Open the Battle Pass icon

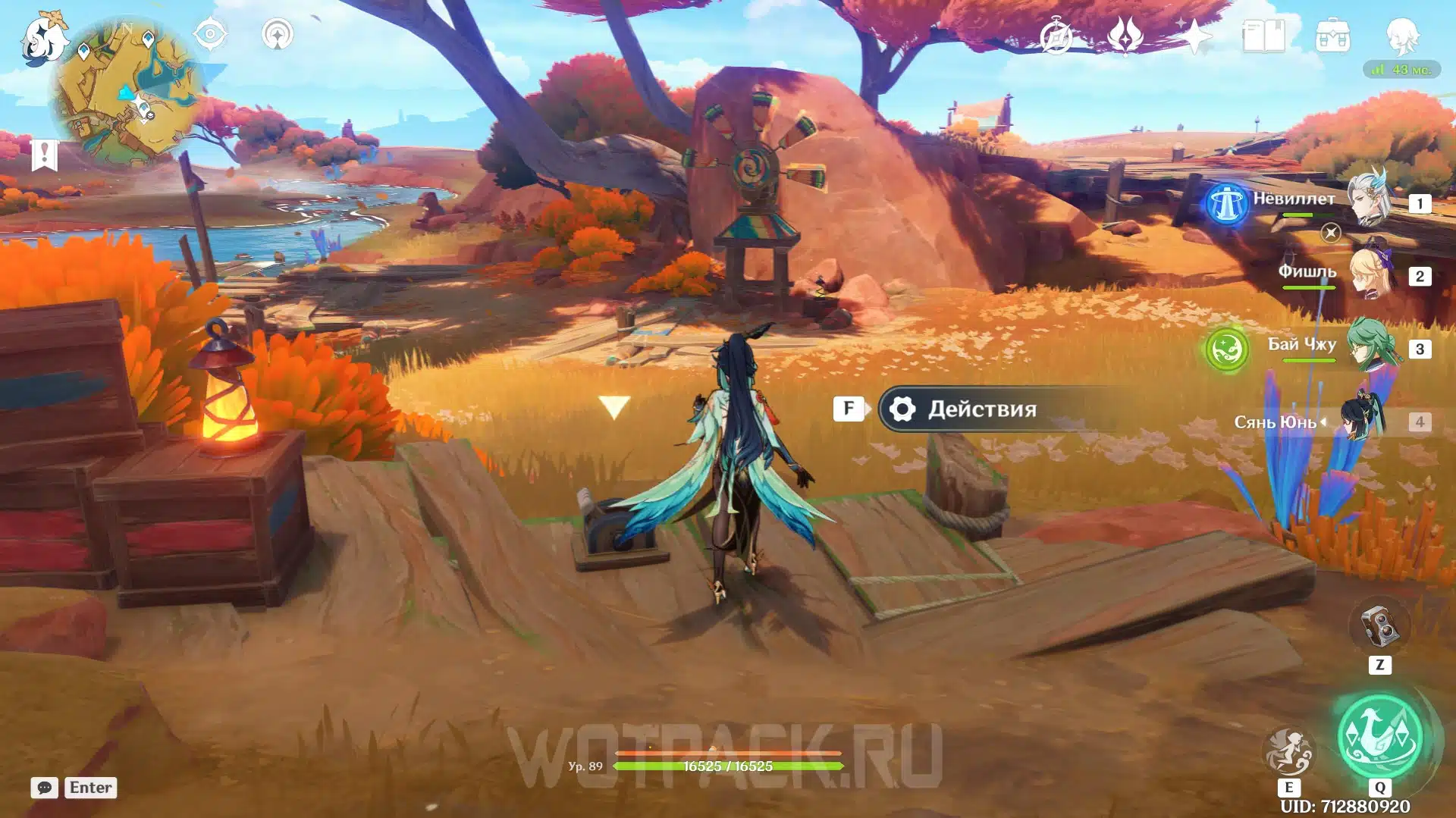coord(1125,36)
